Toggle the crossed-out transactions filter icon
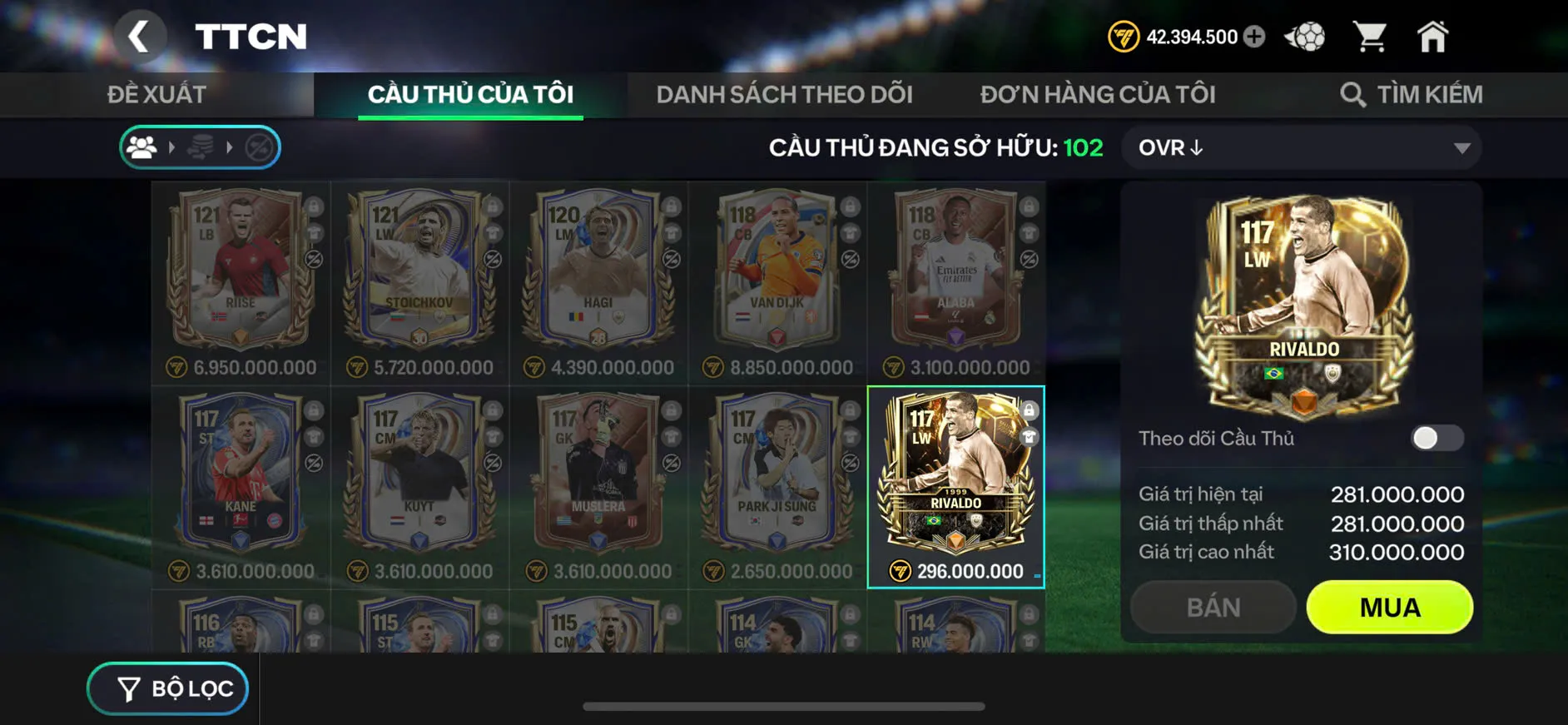 tap(260, 147)
